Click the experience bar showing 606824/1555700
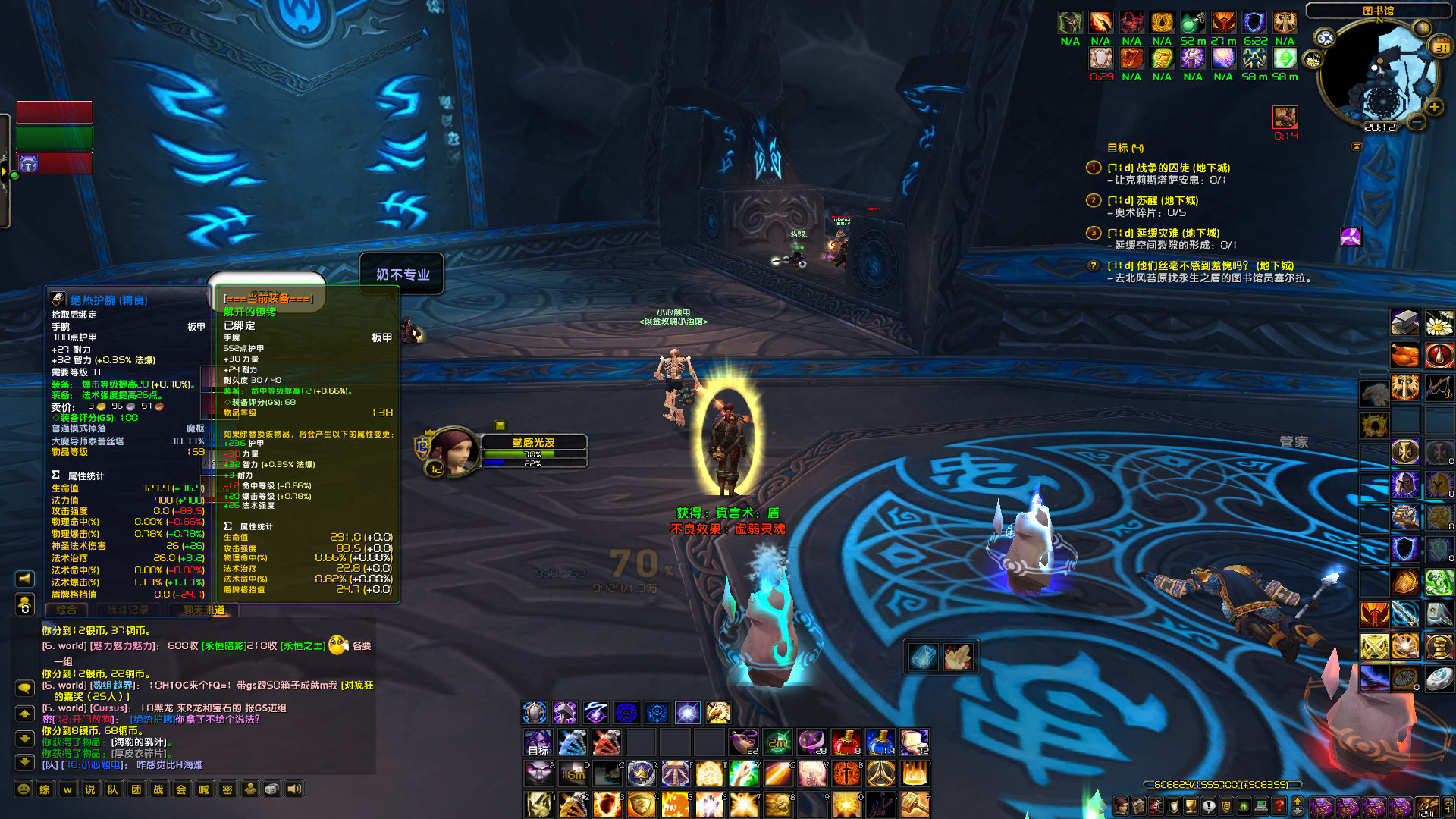Viewport: 1456px width, 819px height. coord(1221,785)
